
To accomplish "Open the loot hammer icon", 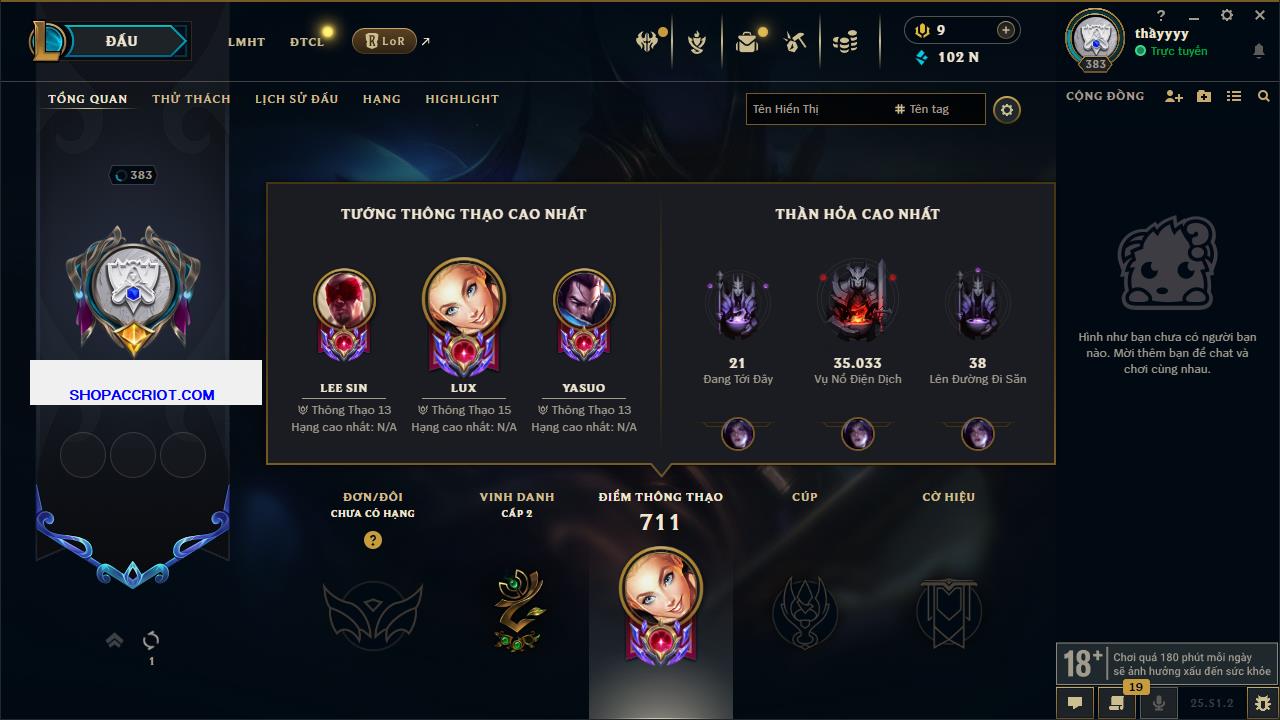I will pyautogui.click(x=795, y=42).
